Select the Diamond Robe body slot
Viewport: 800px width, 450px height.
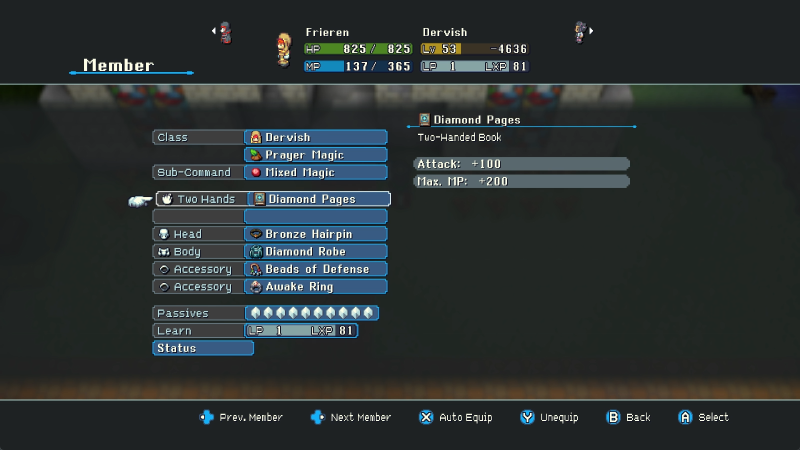315,252
